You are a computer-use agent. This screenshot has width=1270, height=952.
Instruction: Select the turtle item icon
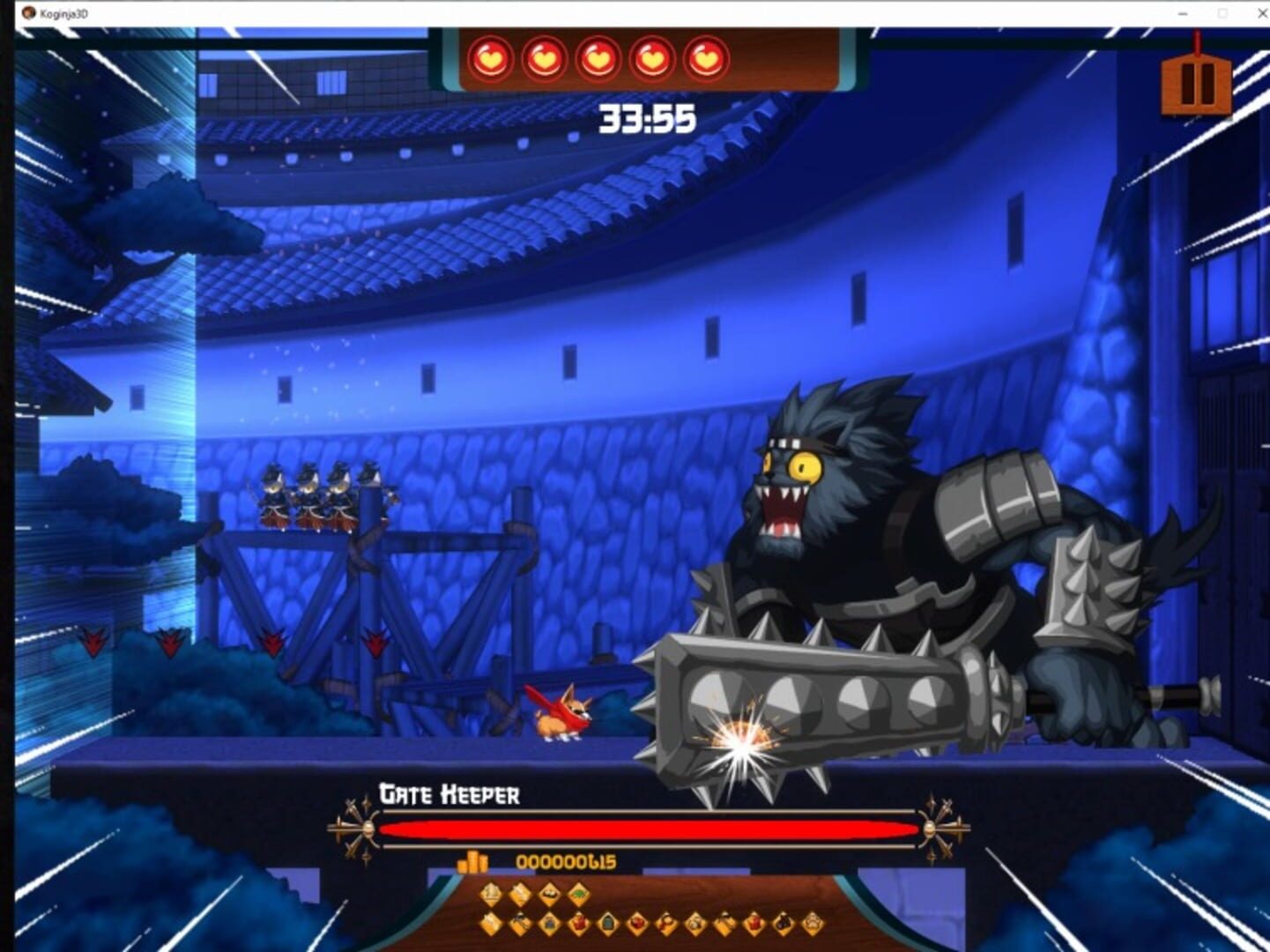pos(577,893)
